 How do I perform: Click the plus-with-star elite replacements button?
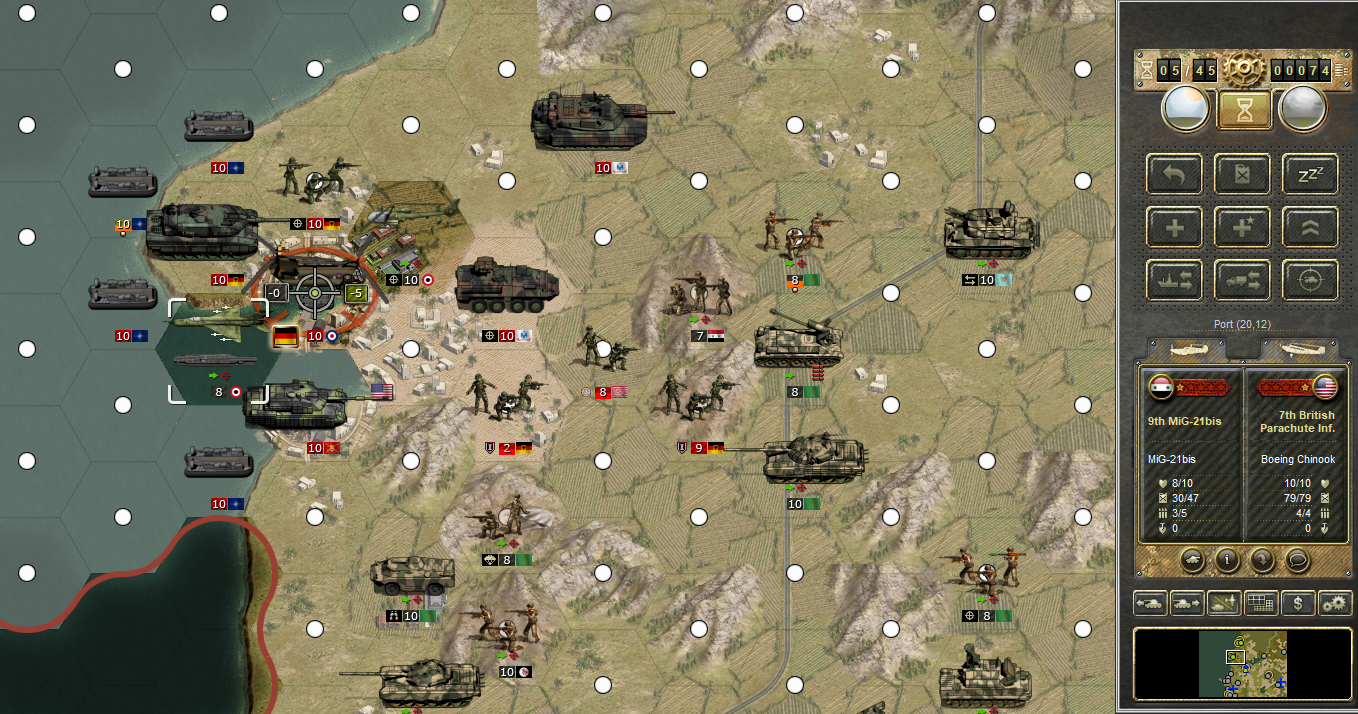click(1243, 227)
